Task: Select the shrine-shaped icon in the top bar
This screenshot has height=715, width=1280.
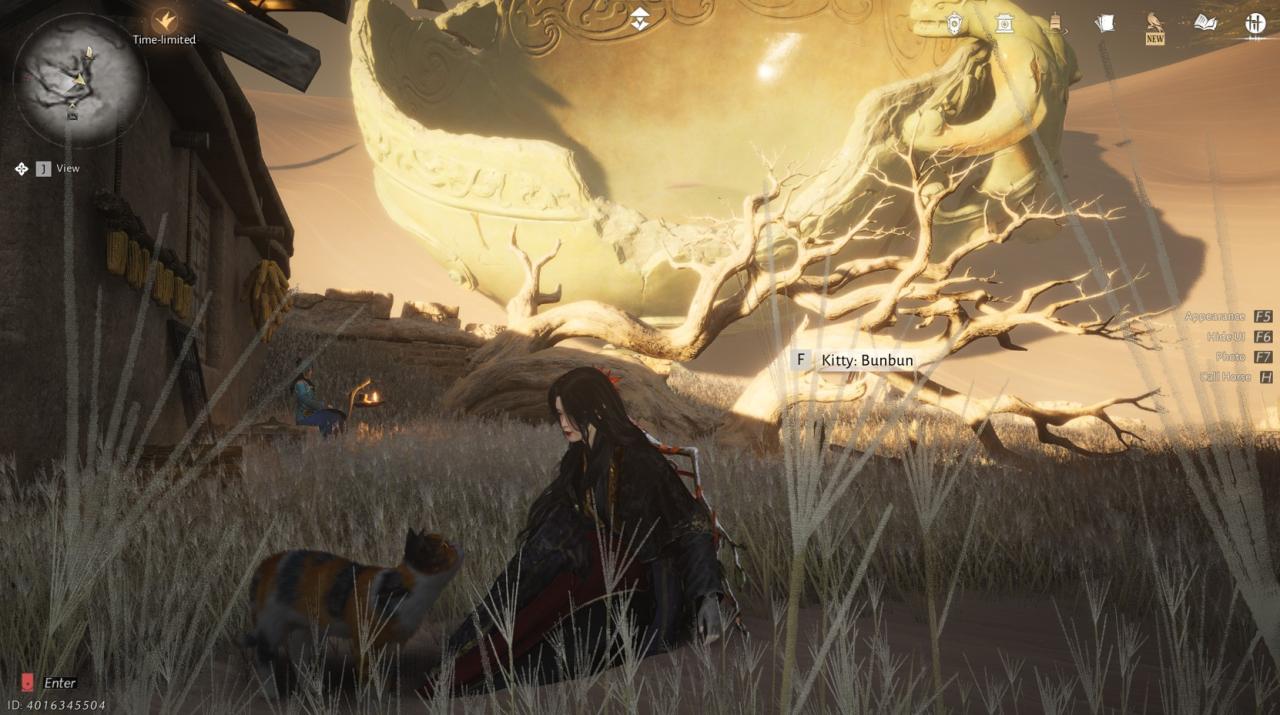Action: pos(1004,23)
